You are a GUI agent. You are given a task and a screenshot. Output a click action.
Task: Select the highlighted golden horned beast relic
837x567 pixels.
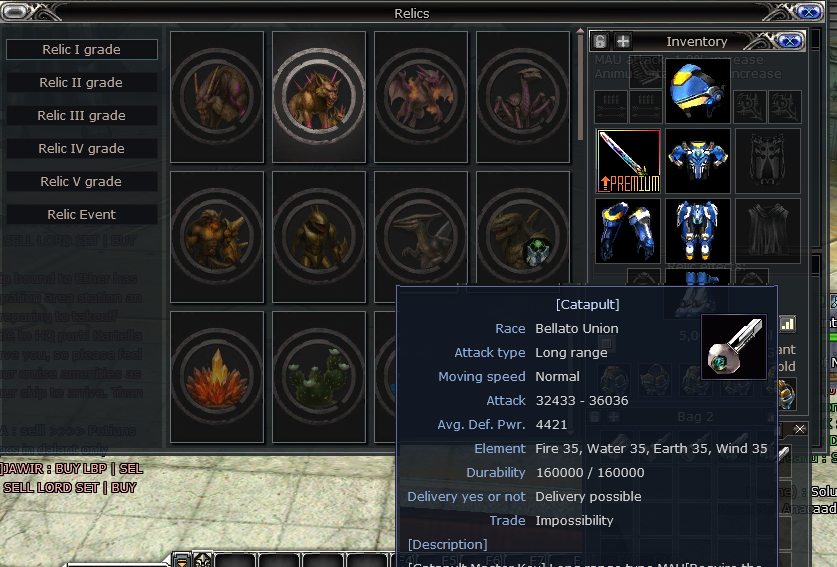[x=319, y=97]
